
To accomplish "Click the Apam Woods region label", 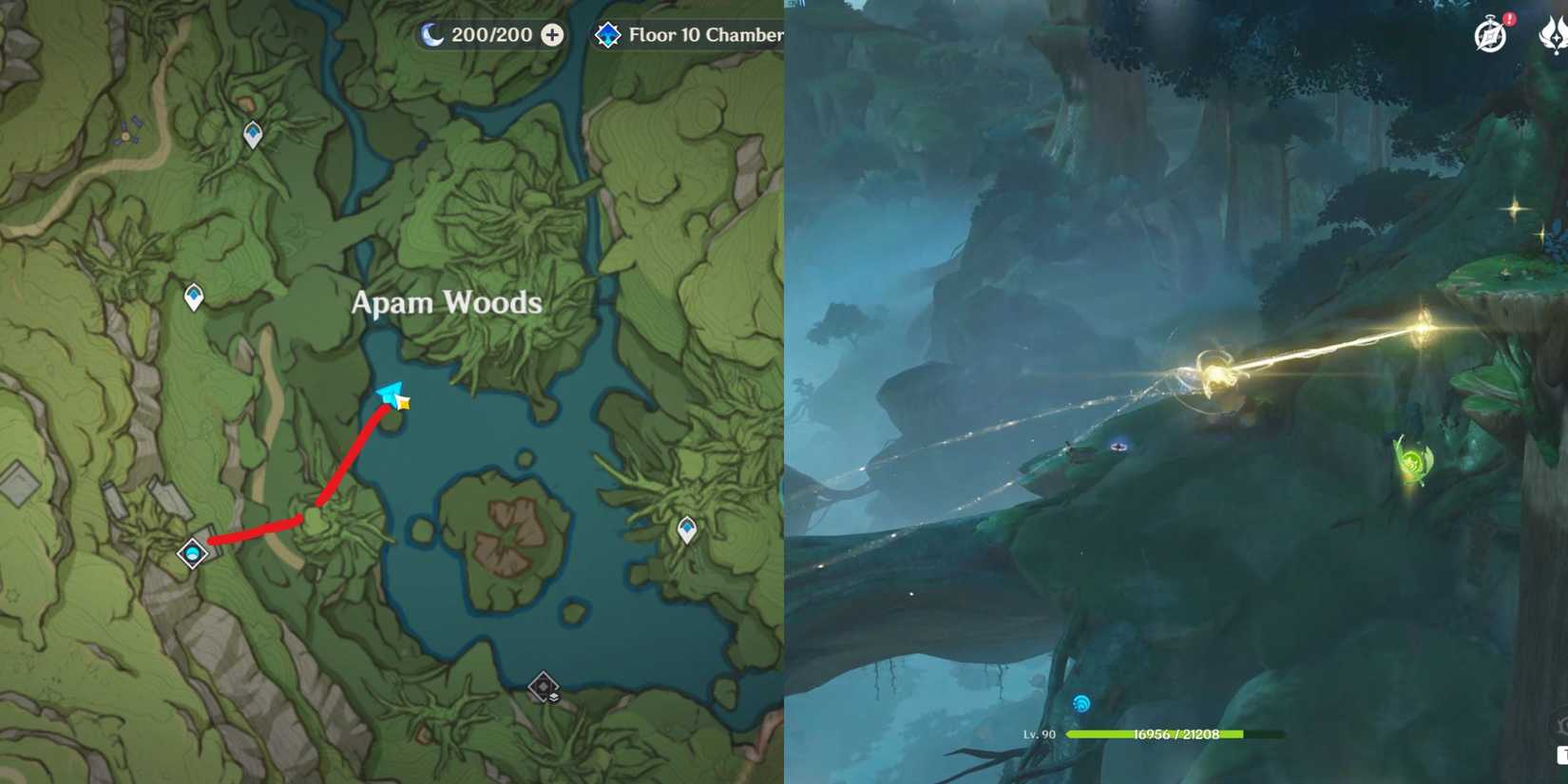I will pyautogui.click(x=447, y=302).
